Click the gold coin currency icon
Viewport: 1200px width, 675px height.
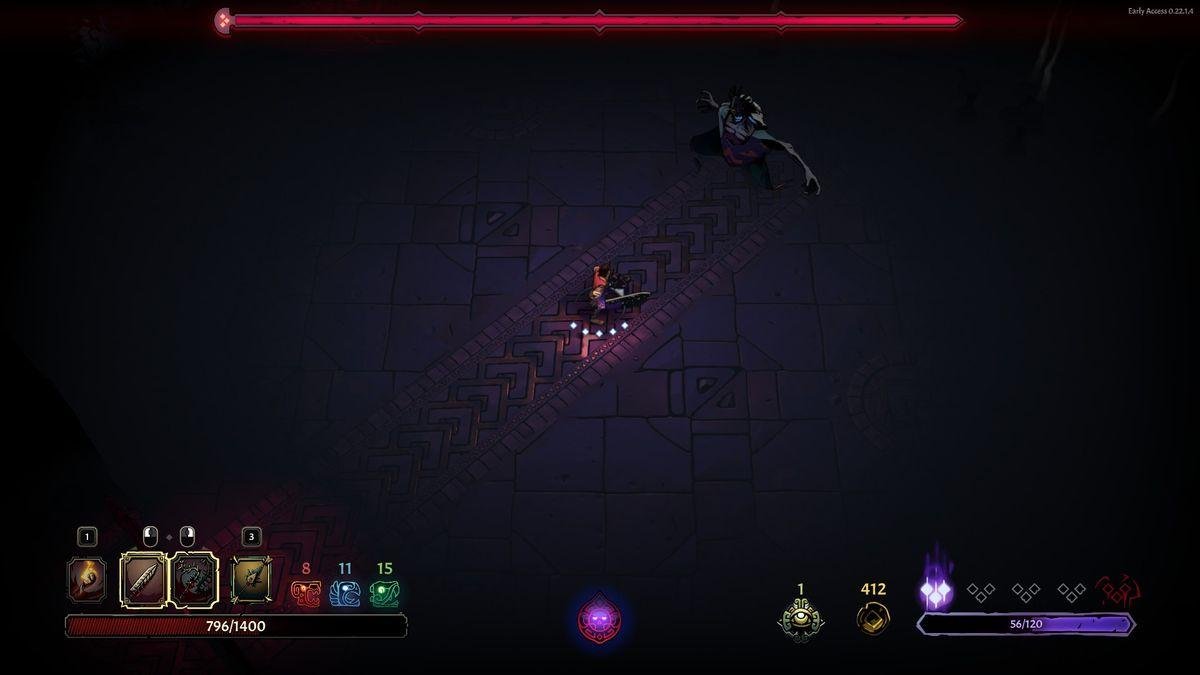(x=873, y=617)
